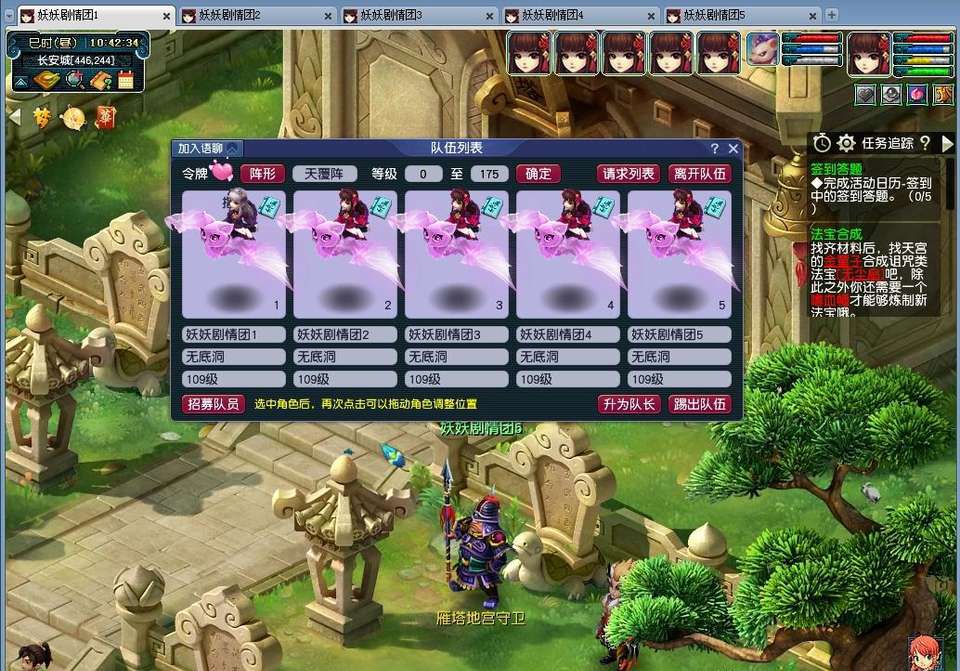
Task: Close the 队伍列表 team window
Action: point(733,148)
